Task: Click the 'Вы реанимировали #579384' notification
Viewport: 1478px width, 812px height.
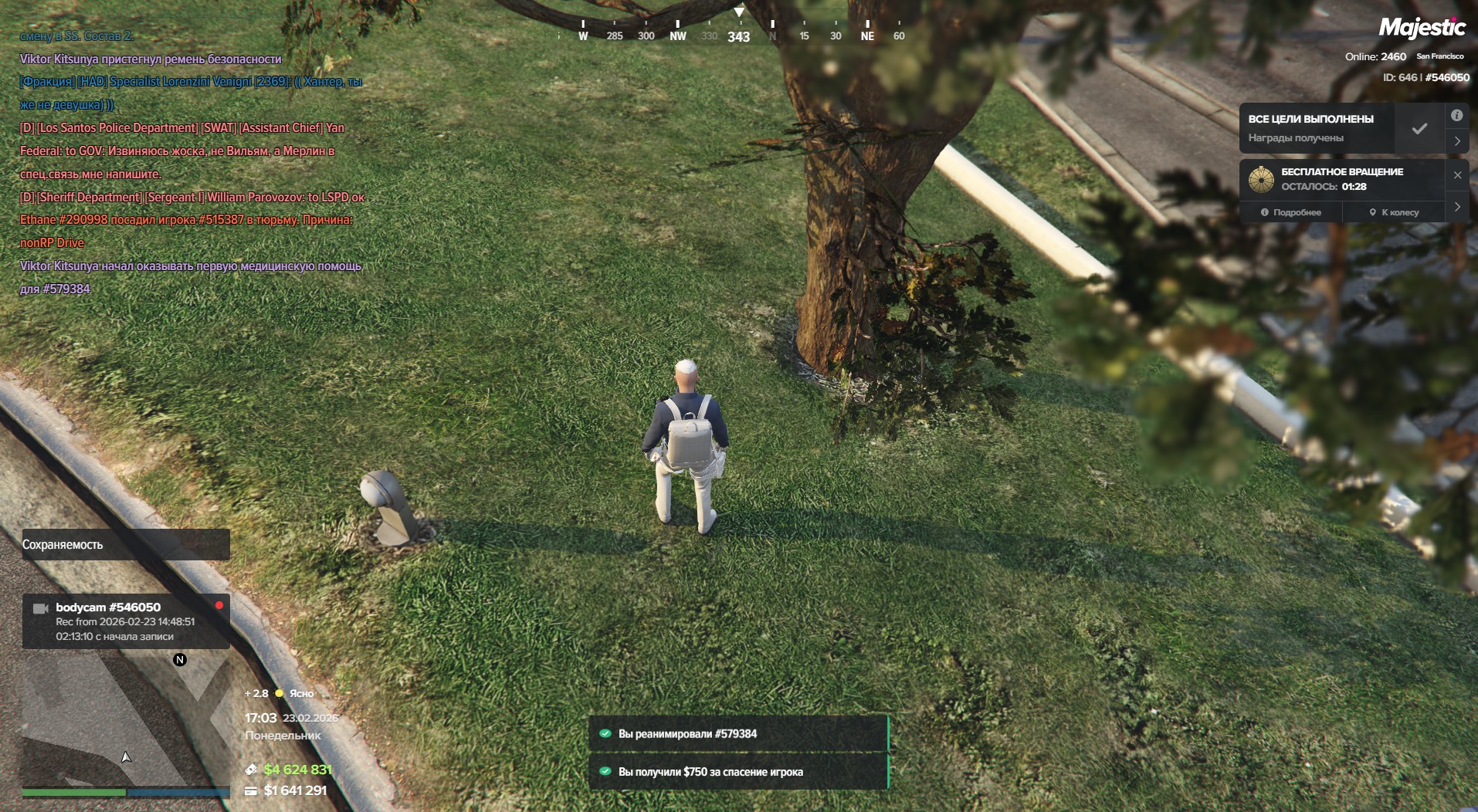Action: 738,734
